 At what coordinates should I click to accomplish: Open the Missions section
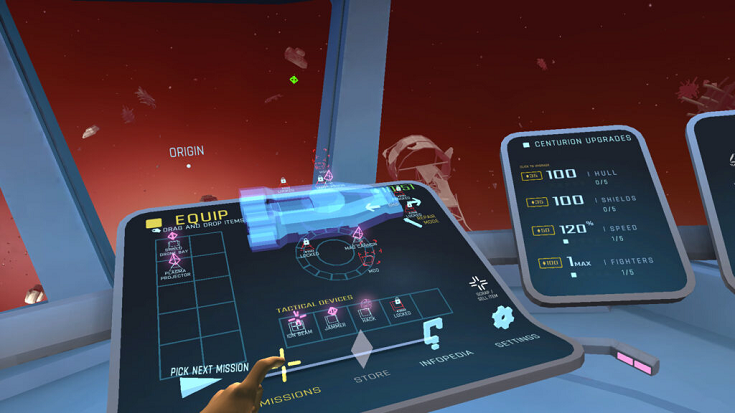tap(290, 391)
